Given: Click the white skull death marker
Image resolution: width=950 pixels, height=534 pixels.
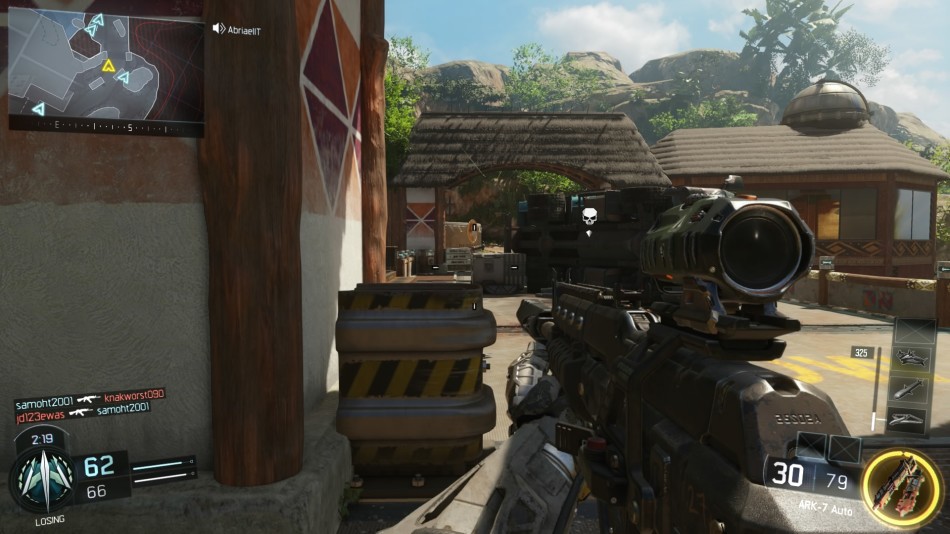Looking at the screenshot, I should (x=589, y=217).
